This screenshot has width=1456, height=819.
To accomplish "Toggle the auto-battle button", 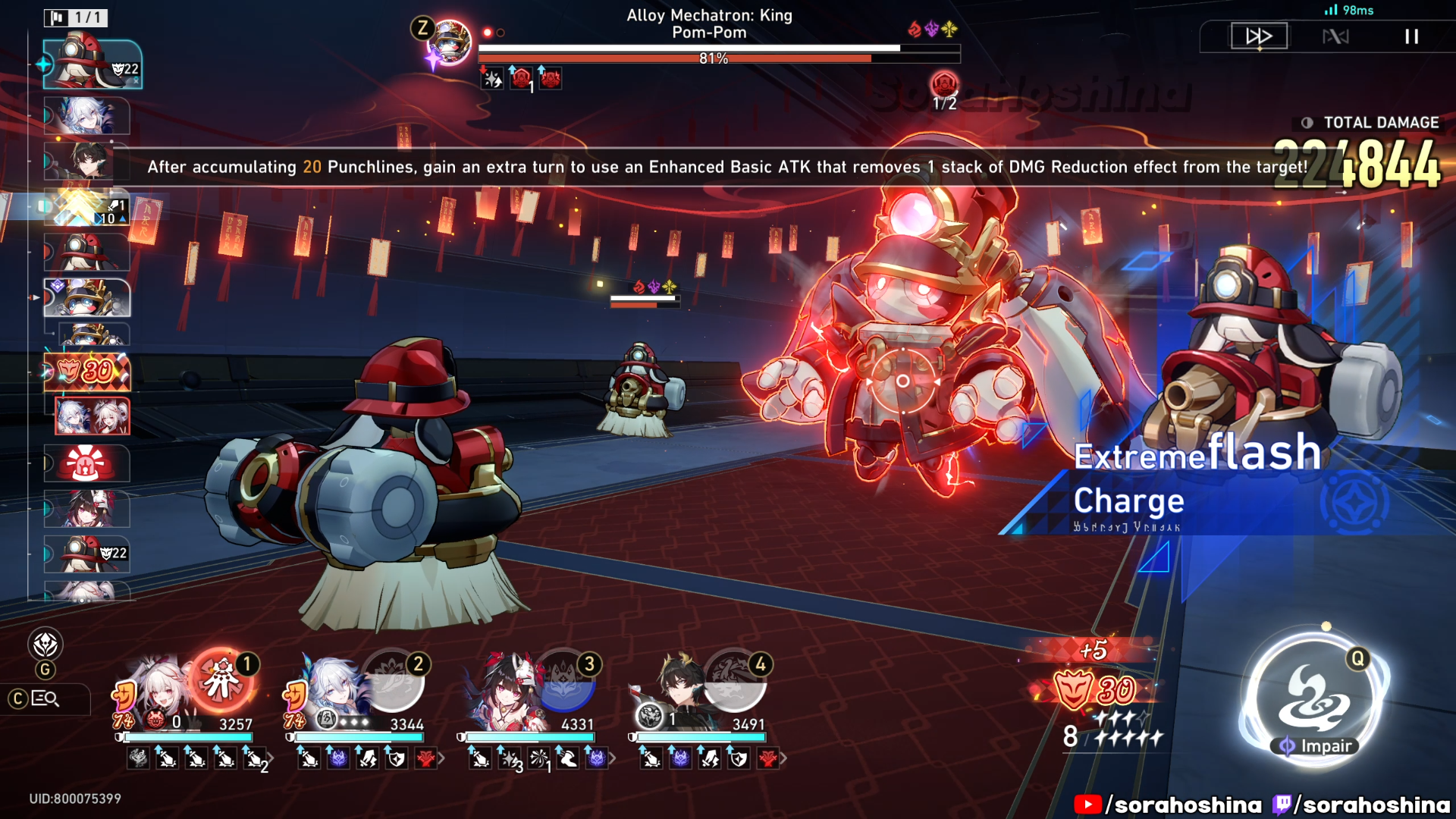I will pyautogui.click(x=1335, y=36).
